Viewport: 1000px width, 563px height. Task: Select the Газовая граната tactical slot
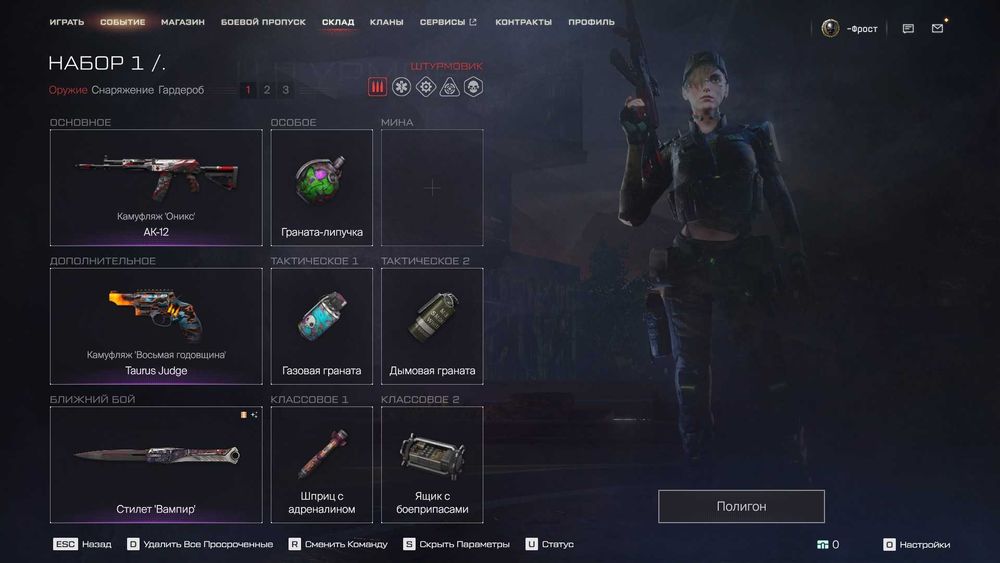322,326
